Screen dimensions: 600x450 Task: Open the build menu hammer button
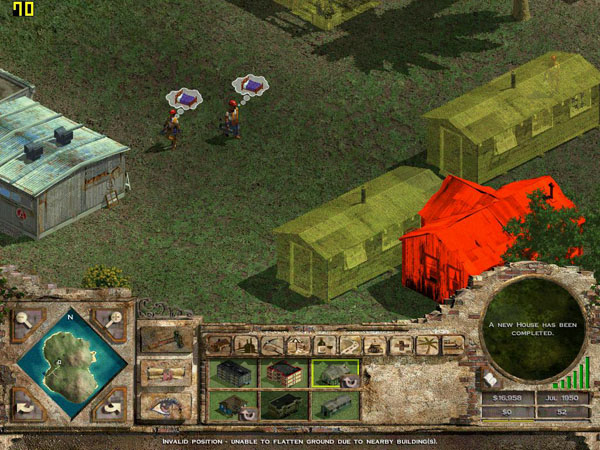[x=166, y=339]
